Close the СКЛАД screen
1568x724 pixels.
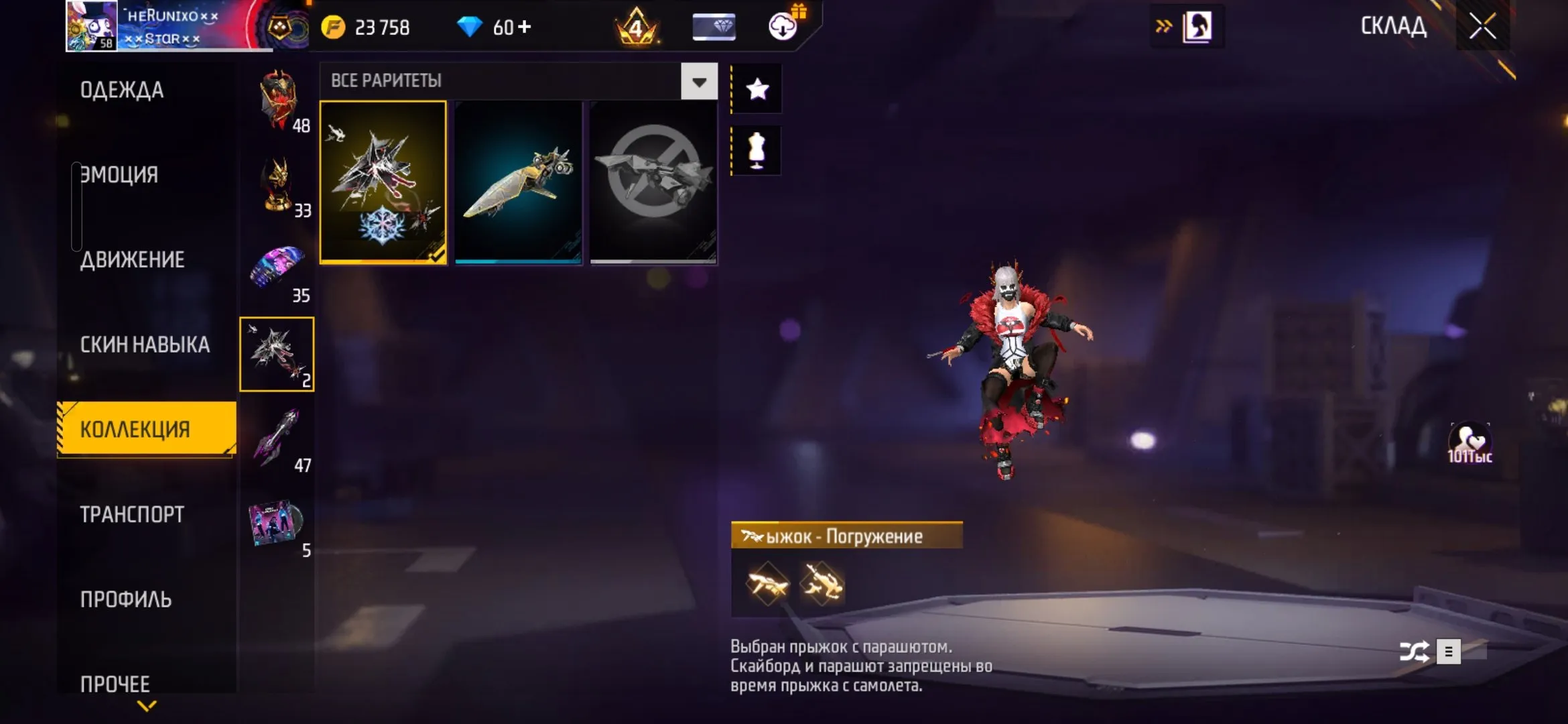point(1482,26)
